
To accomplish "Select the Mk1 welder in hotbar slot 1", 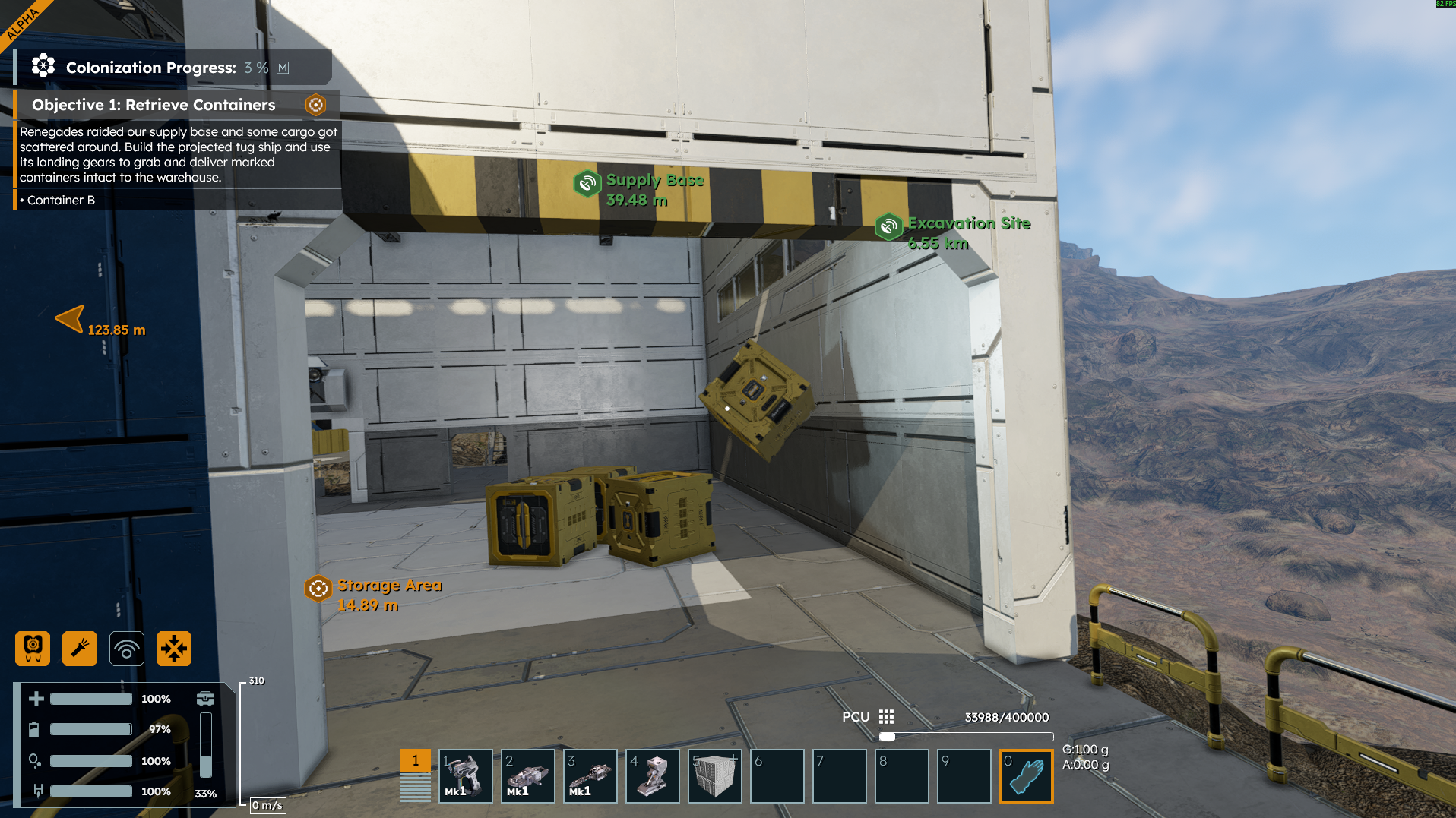I will pos(466,775).
